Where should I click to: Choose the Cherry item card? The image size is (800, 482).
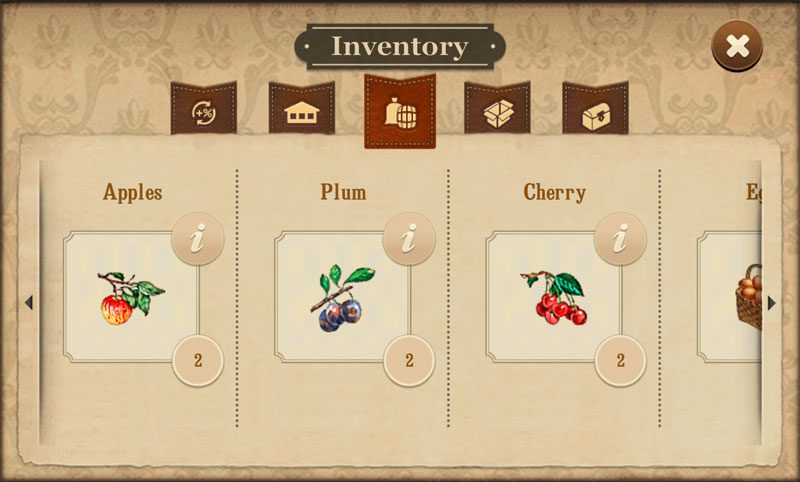click(553, 297)
